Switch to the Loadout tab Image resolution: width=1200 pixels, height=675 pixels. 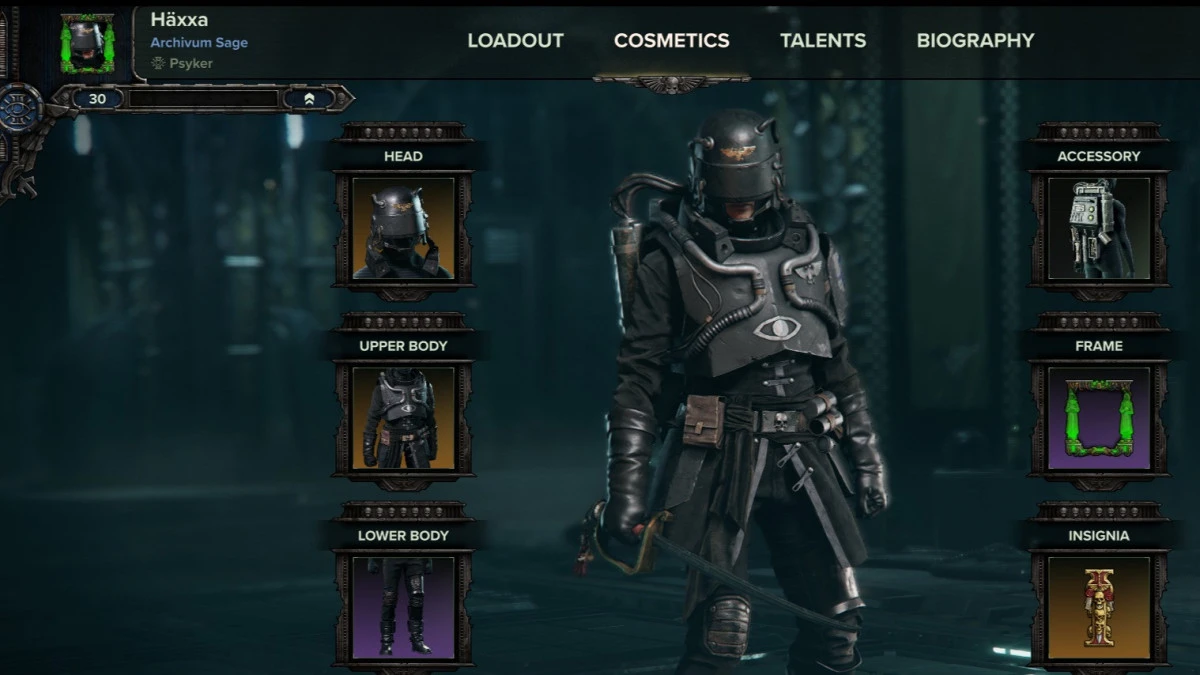[515, 41]
